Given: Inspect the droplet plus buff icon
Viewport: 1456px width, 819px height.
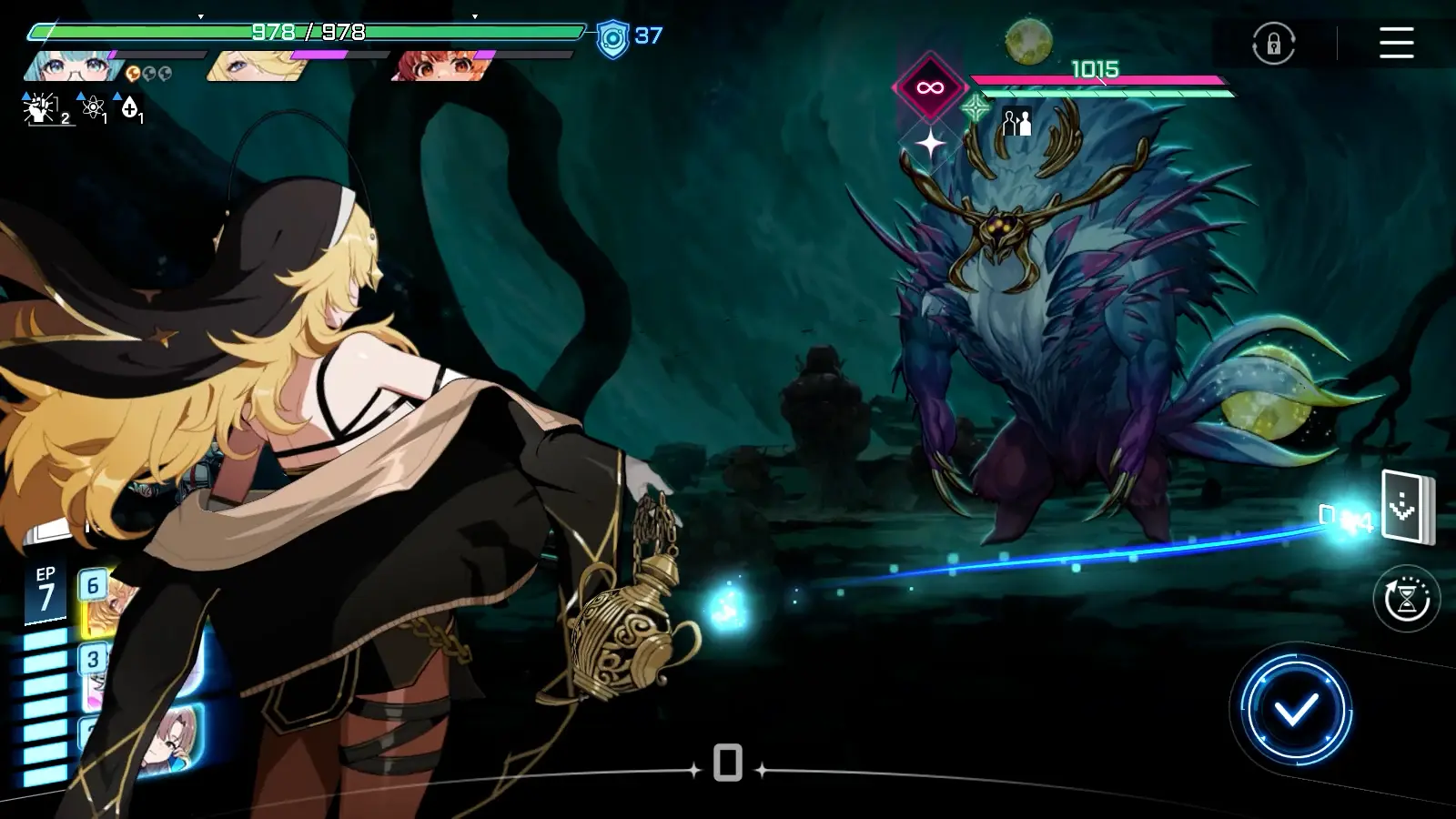Looking at the screenshot, I should pyautogui.click(x=130, y=108).
